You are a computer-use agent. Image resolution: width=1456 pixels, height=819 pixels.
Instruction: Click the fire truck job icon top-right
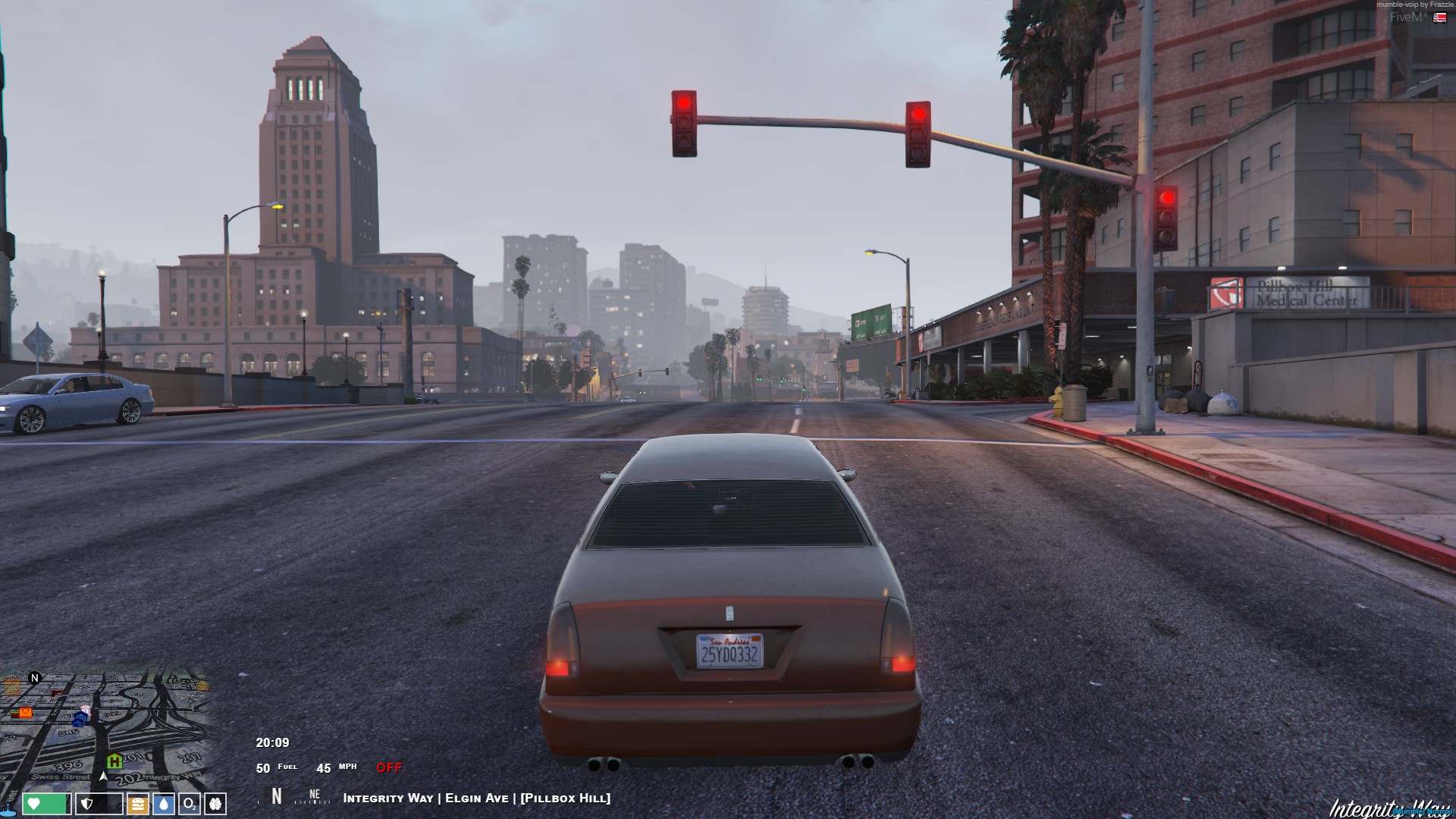coord(1440,17)
